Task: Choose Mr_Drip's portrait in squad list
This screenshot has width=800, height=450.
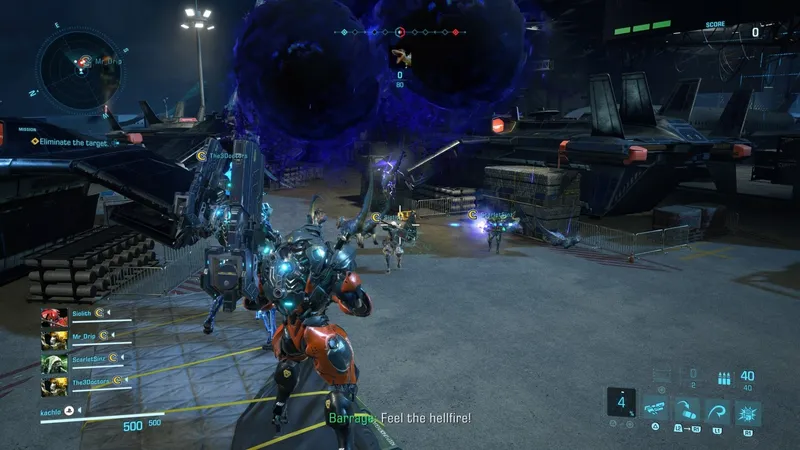Action: point(53,340)
